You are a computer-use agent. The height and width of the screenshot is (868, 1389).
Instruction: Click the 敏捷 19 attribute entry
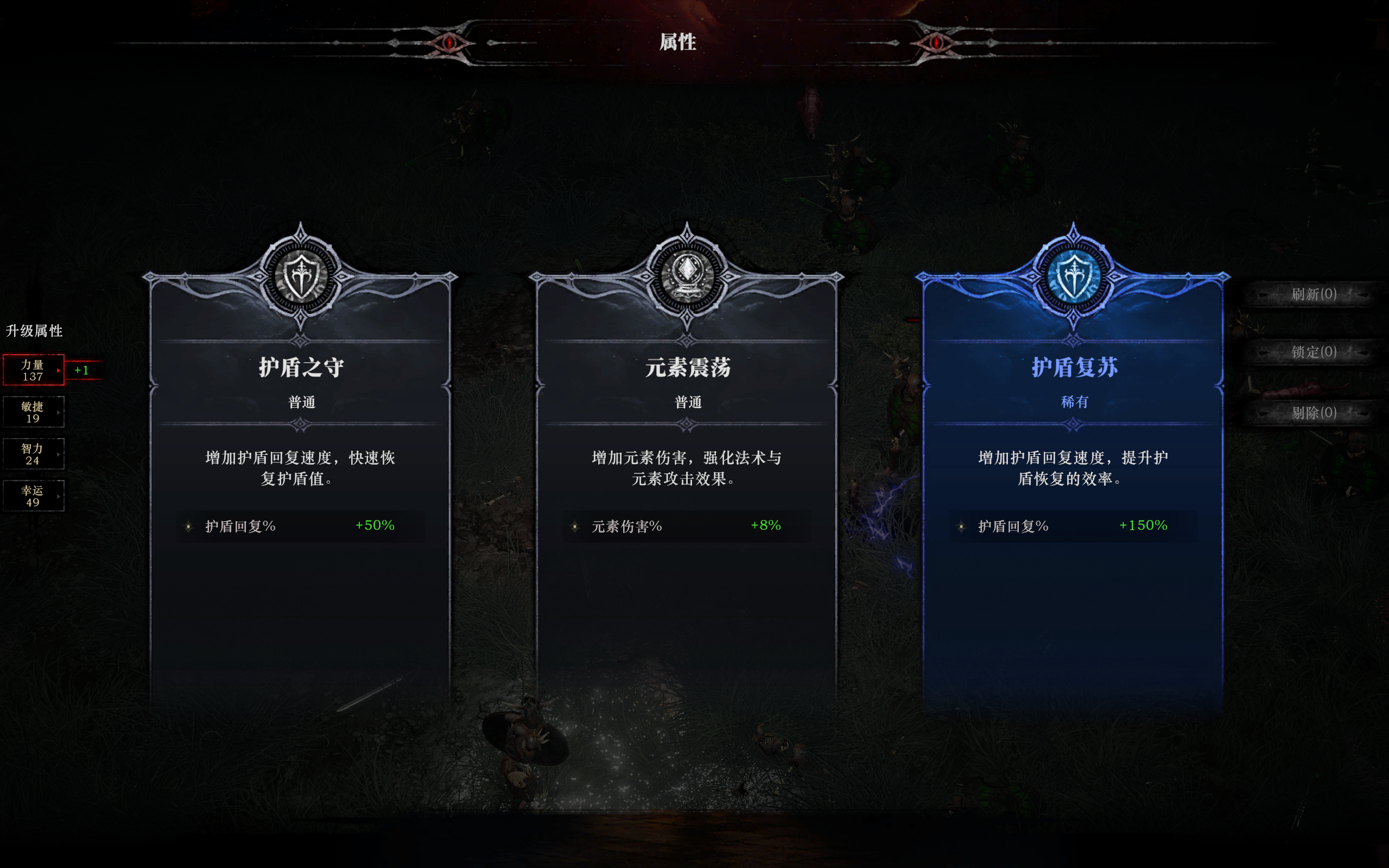(33, 411)
